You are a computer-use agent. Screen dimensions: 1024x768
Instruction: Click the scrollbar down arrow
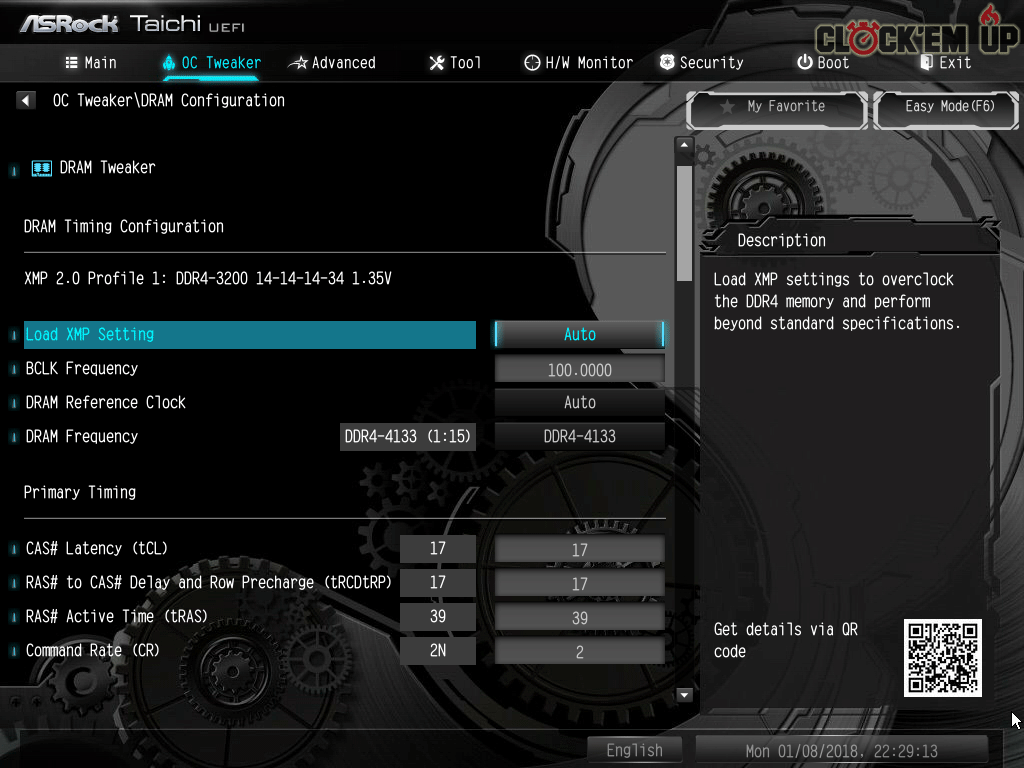tap(685, 694)
